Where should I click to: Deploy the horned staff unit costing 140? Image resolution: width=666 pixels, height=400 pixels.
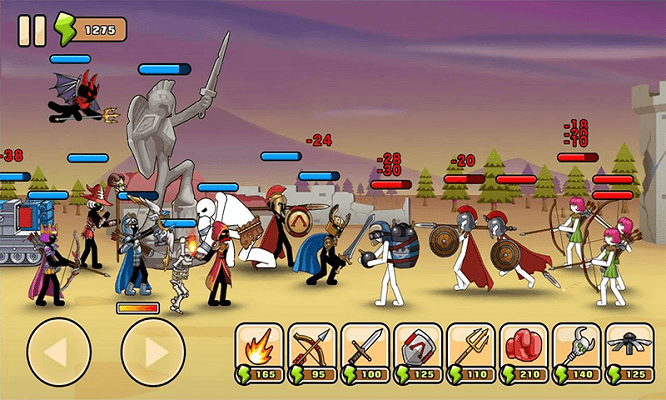click(x=577, y=354)
